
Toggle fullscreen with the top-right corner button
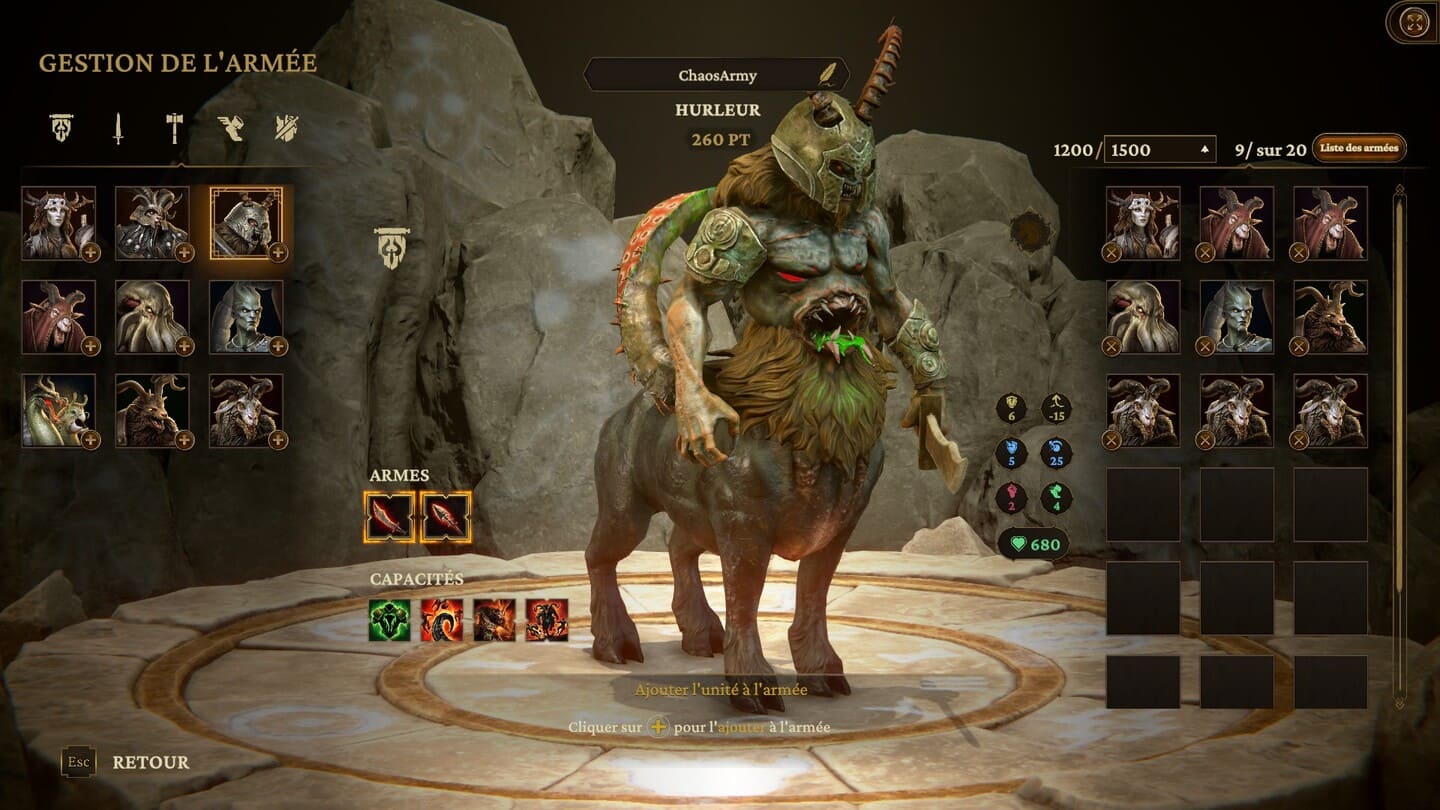pos(1414,22)
